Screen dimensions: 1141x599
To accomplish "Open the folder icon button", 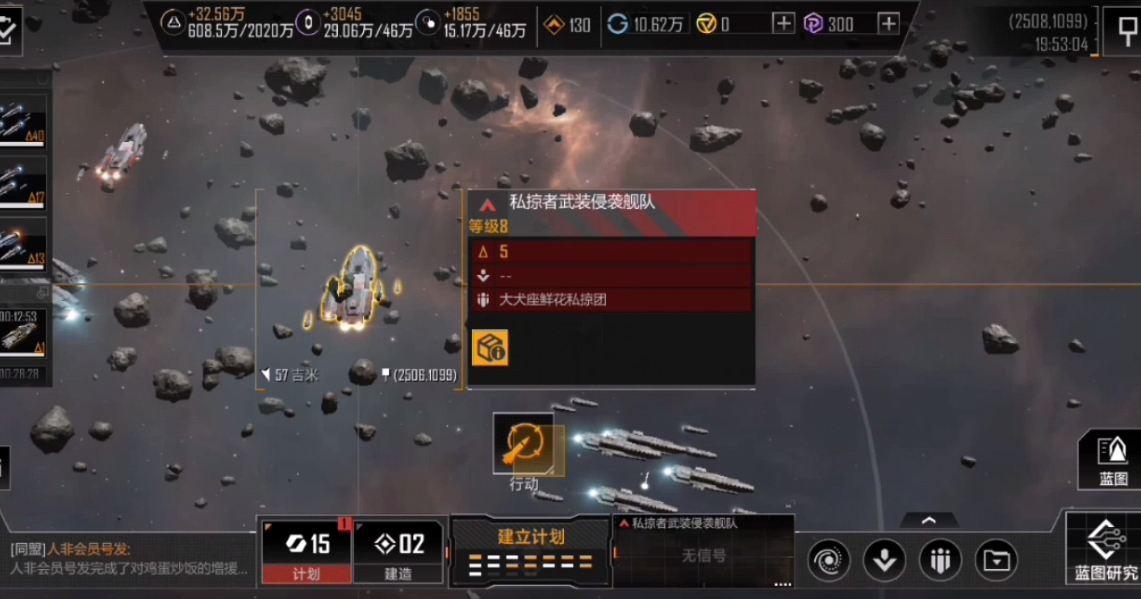I will click(x=996, y=559).
